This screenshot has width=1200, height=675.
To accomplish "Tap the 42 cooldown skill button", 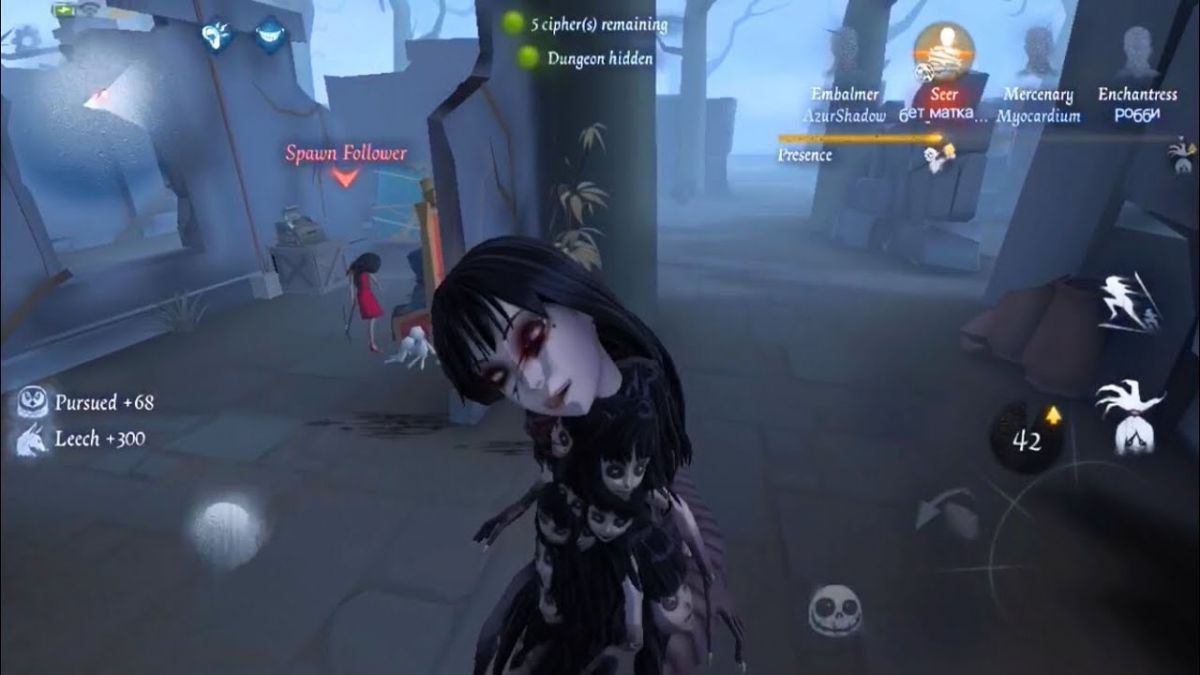I will tap(1026, 438).
